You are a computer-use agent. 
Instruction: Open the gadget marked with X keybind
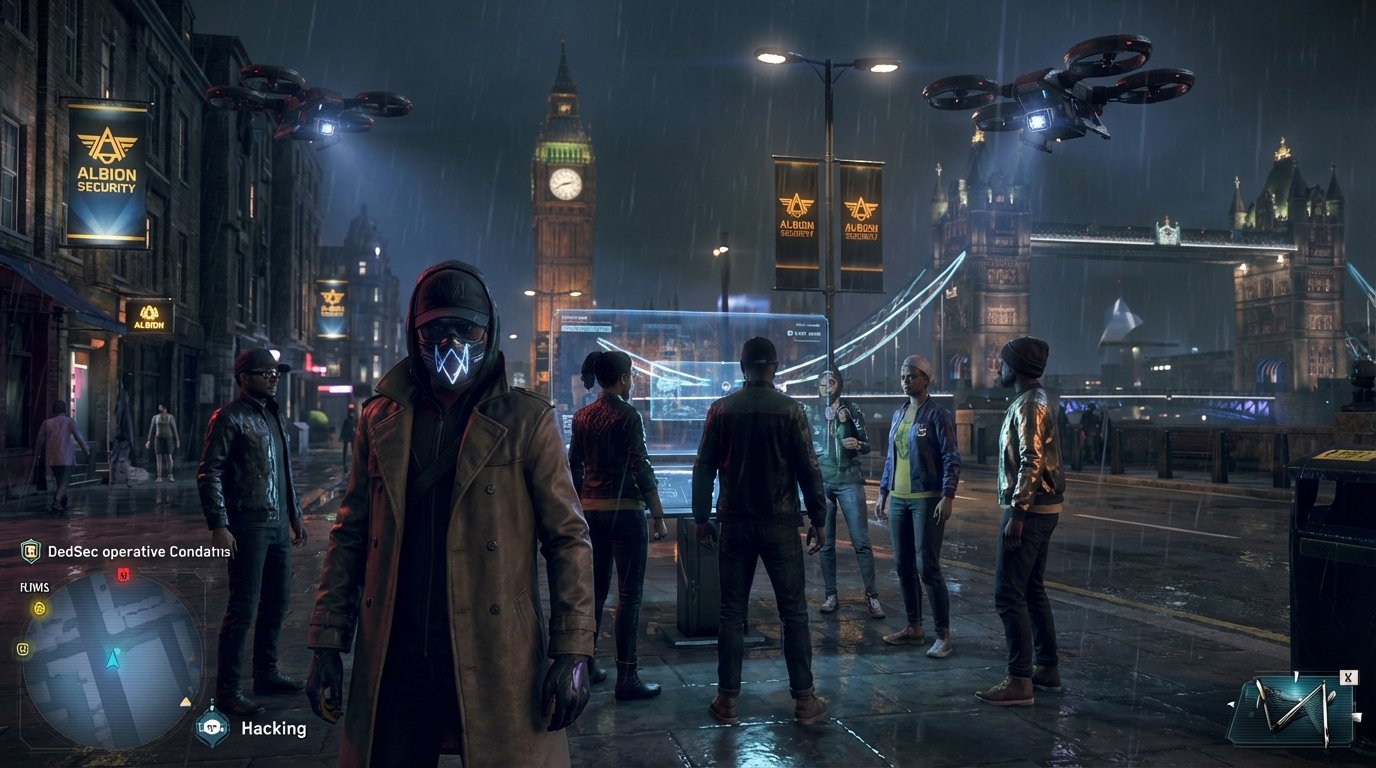pyautogui.click(x=1348, y=677)
